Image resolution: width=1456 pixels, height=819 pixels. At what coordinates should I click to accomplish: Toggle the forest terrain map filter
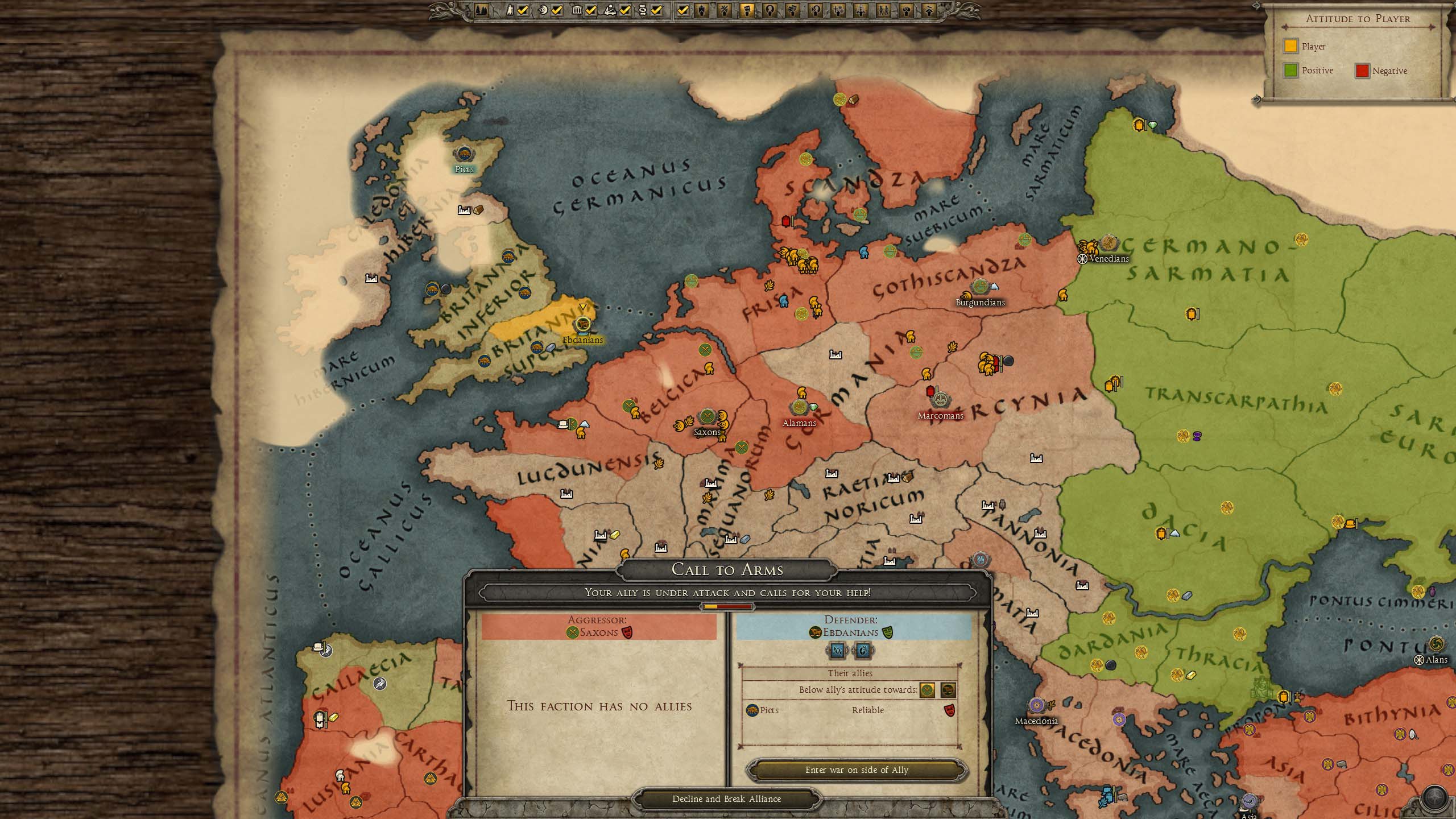click(x=481, y=10)
